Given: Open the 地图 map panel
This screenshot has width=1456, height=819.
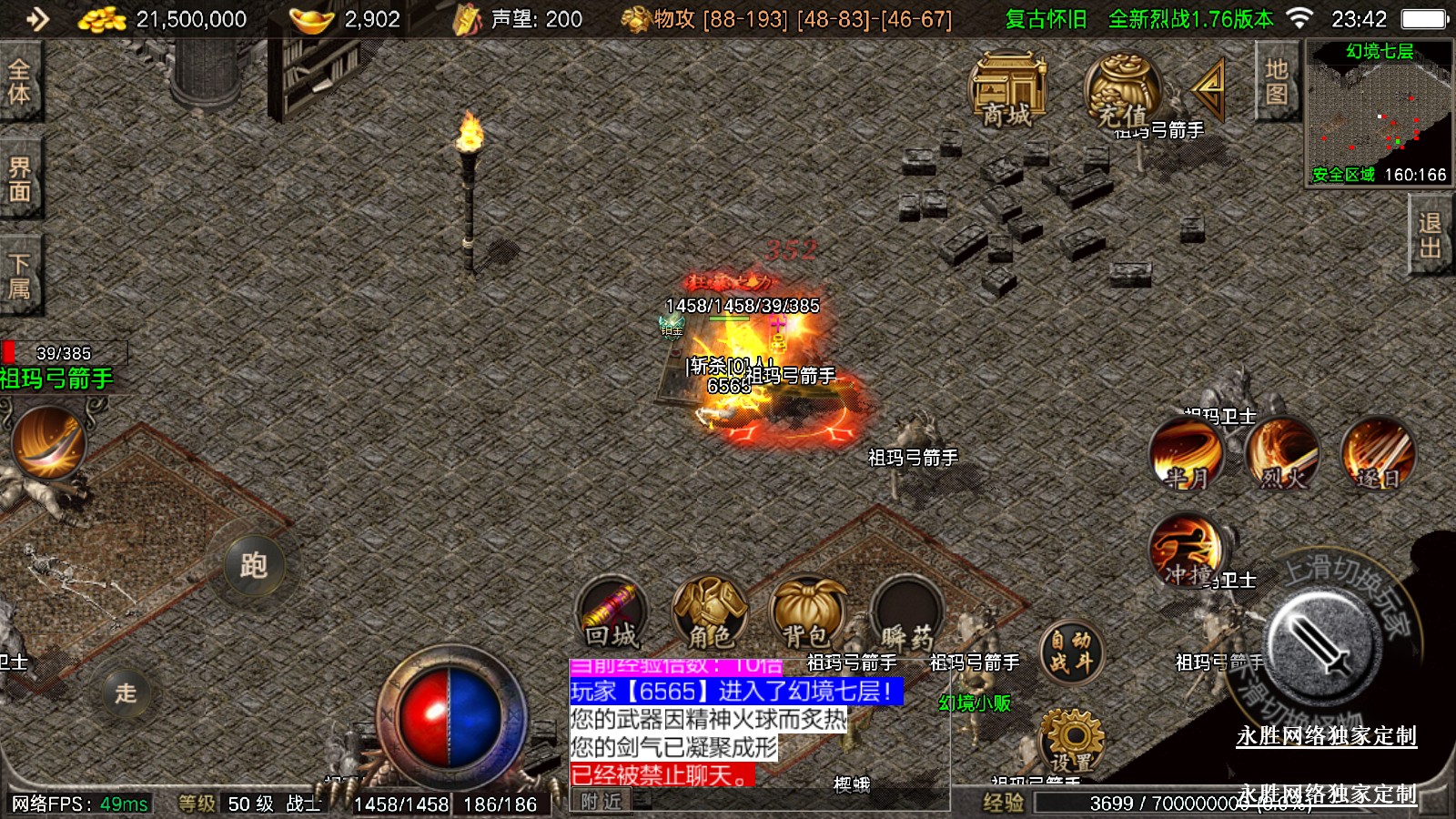Looking at the screenshot, I should 1276,82.
